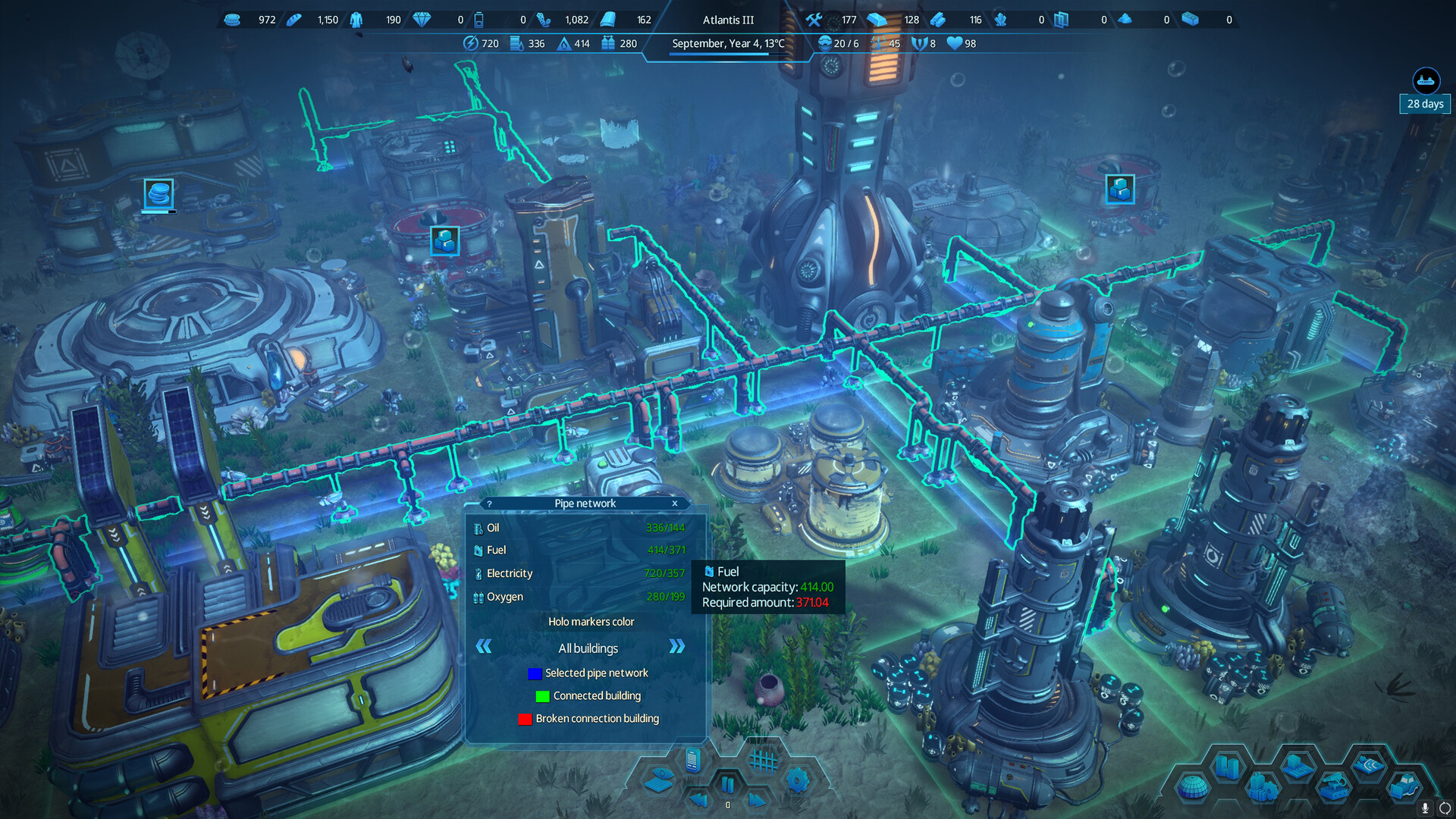Image resolution: width=1456 pixels, height=819 pixels.
Task: Cycle holo markers filter with right arrows
Action: 676,647
